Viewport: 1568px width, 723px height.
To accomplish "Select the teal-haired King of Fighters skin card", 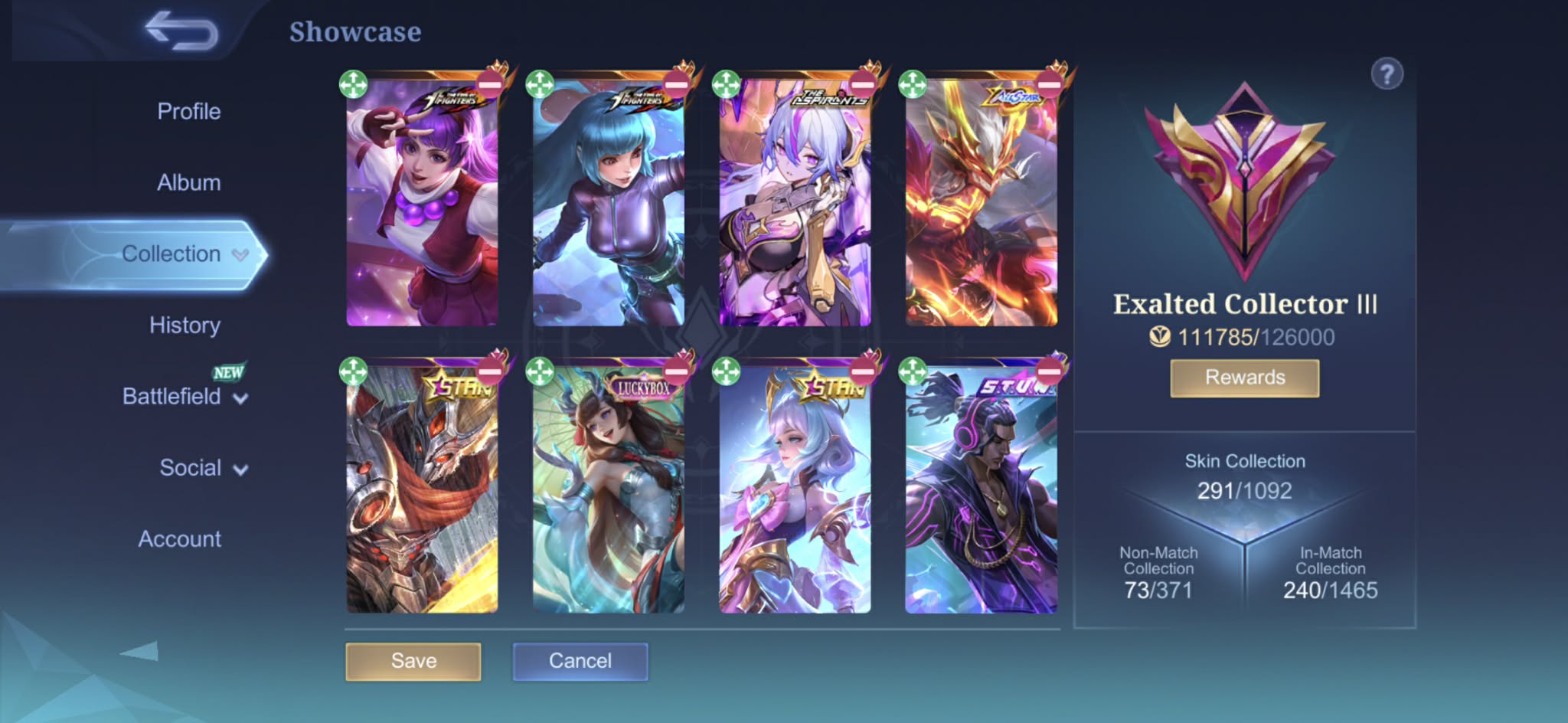I will (608, 207).
